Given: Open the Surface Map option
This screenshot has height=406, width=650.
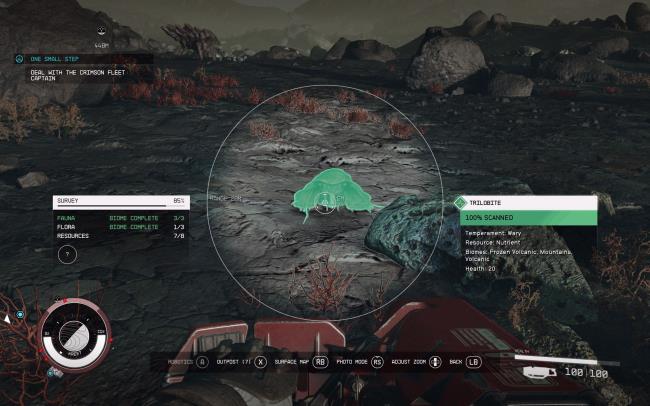Looking at the screenshot, I should pyautogui.click(x=295, y=361).
